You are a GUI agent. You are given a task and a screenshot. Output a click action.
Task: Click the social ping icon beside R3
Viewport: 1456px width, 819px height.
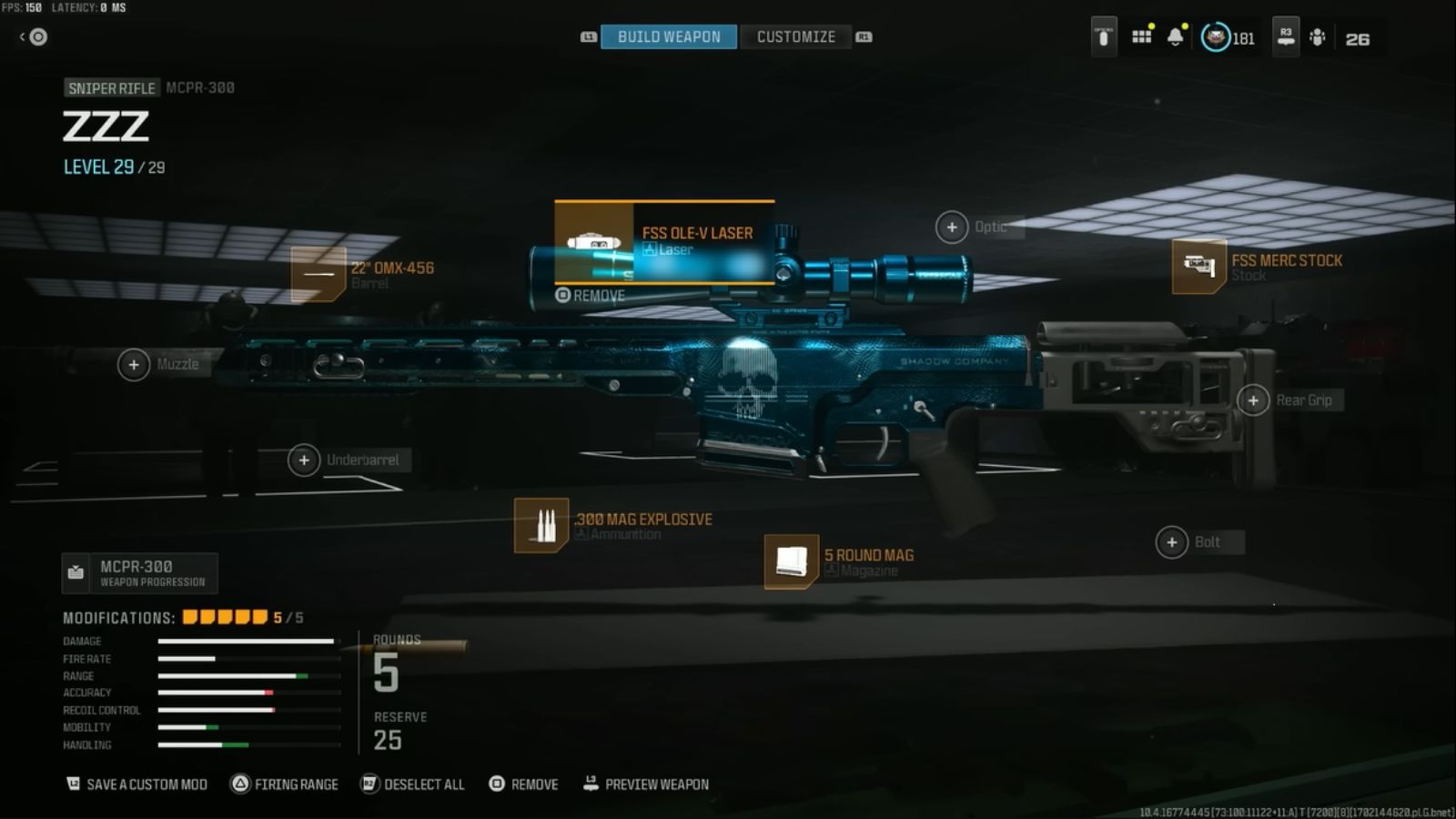(1318, 38)
